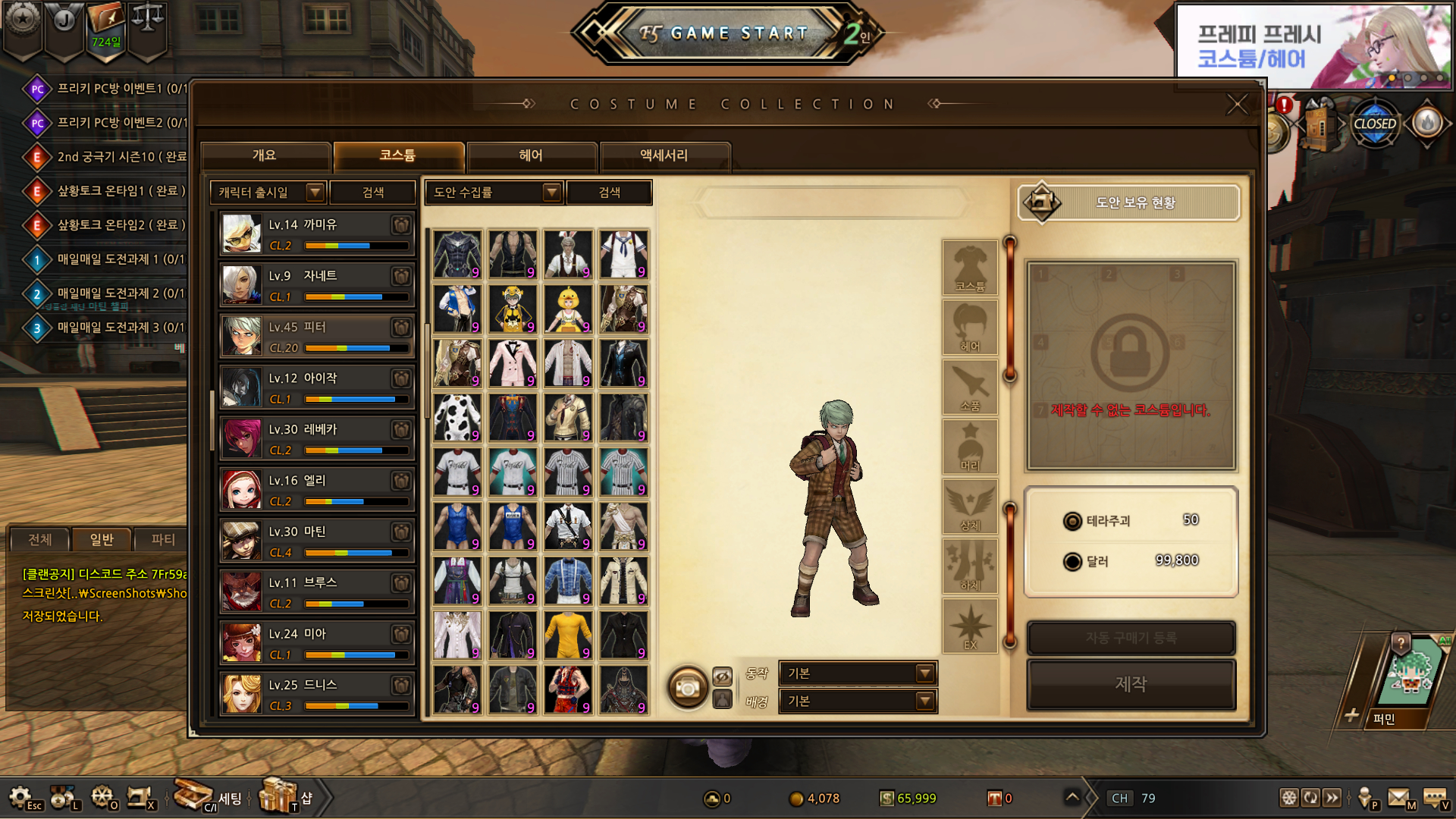
Task: Close the Costume Collection window
Action: pos(1237,105)
